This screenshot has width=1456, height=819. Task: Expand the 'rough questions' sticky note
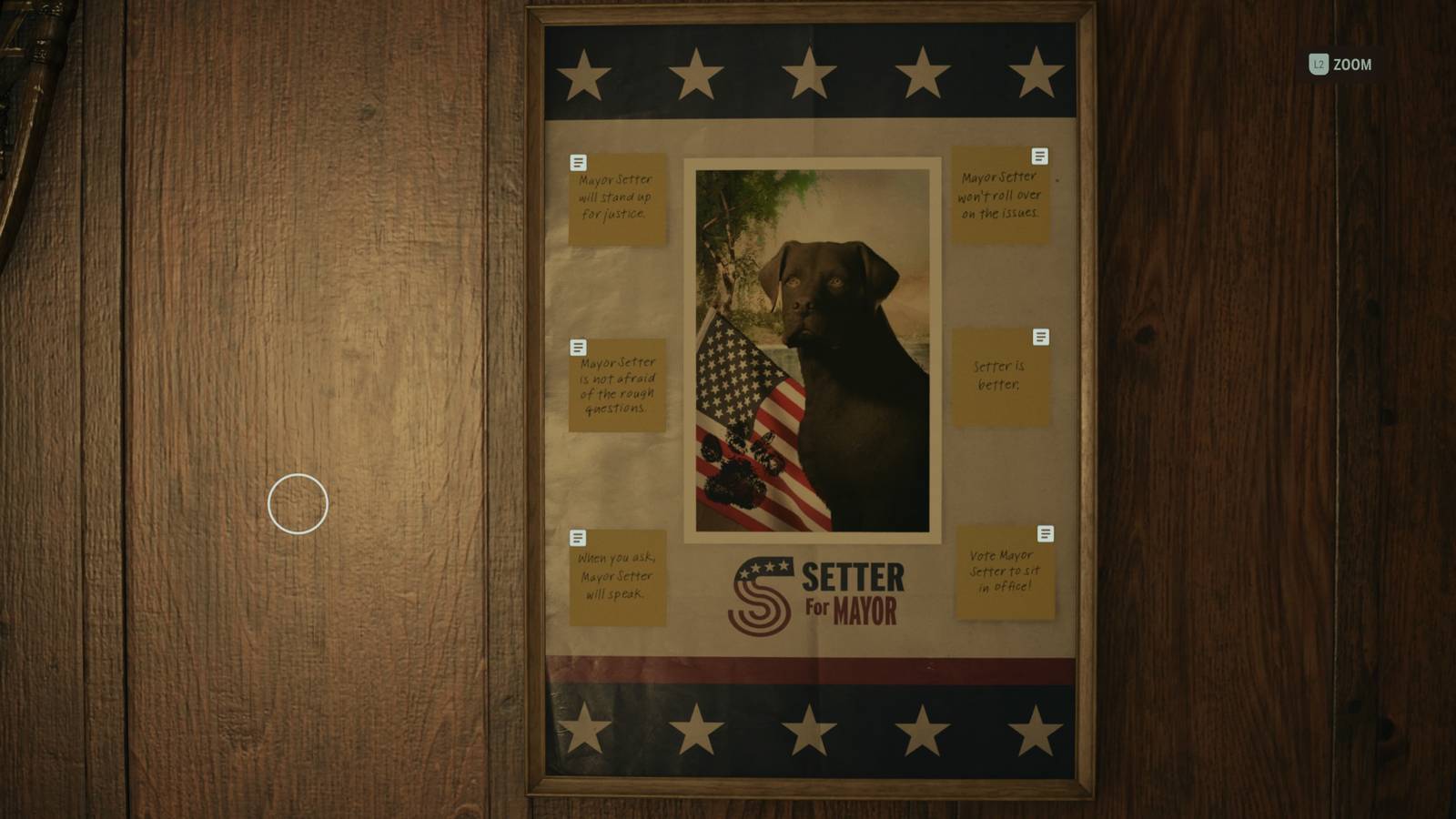coord(617,387)
